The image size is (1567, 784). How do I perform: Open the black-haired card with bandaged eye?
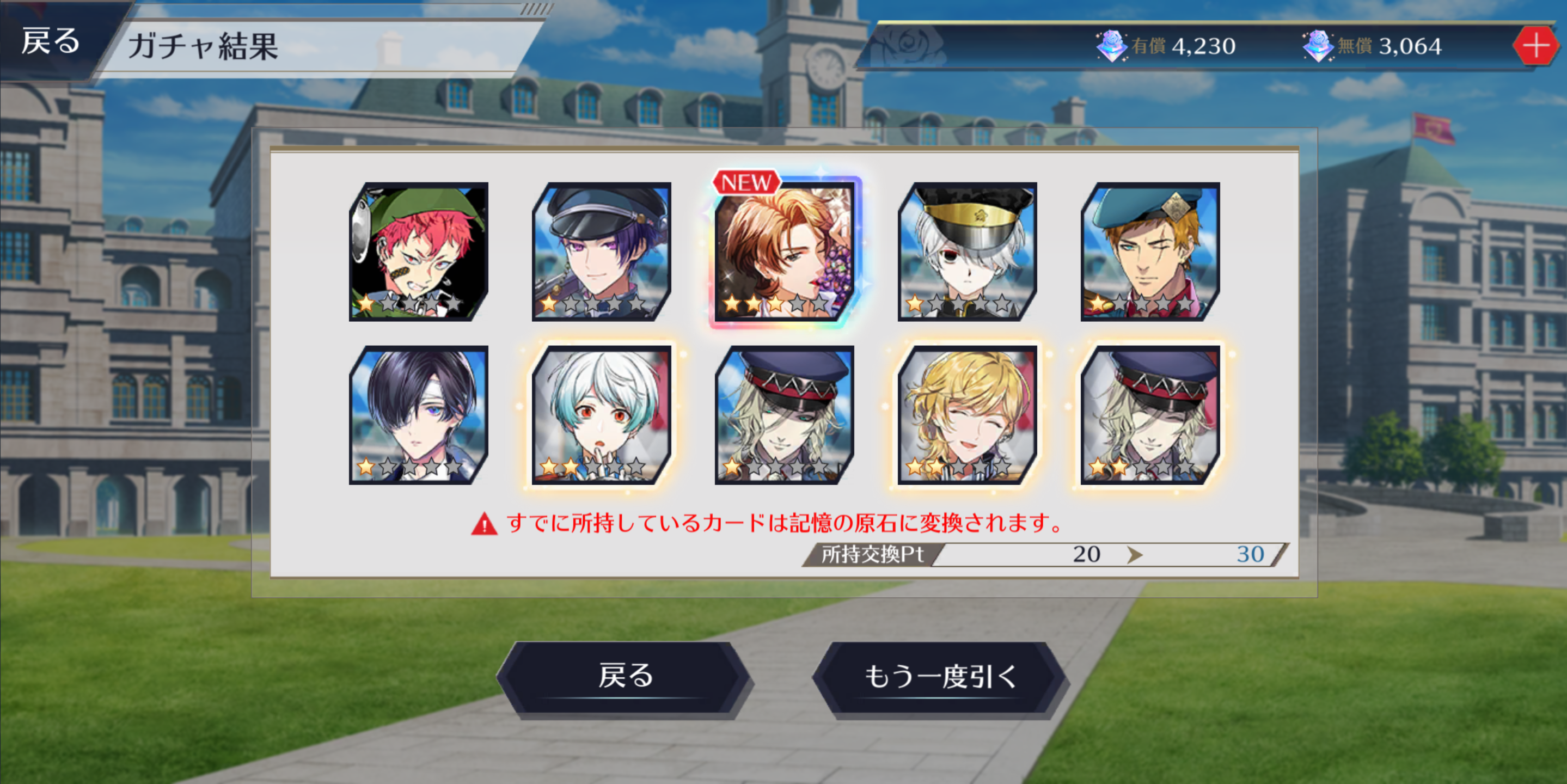[x=419, y=415]
